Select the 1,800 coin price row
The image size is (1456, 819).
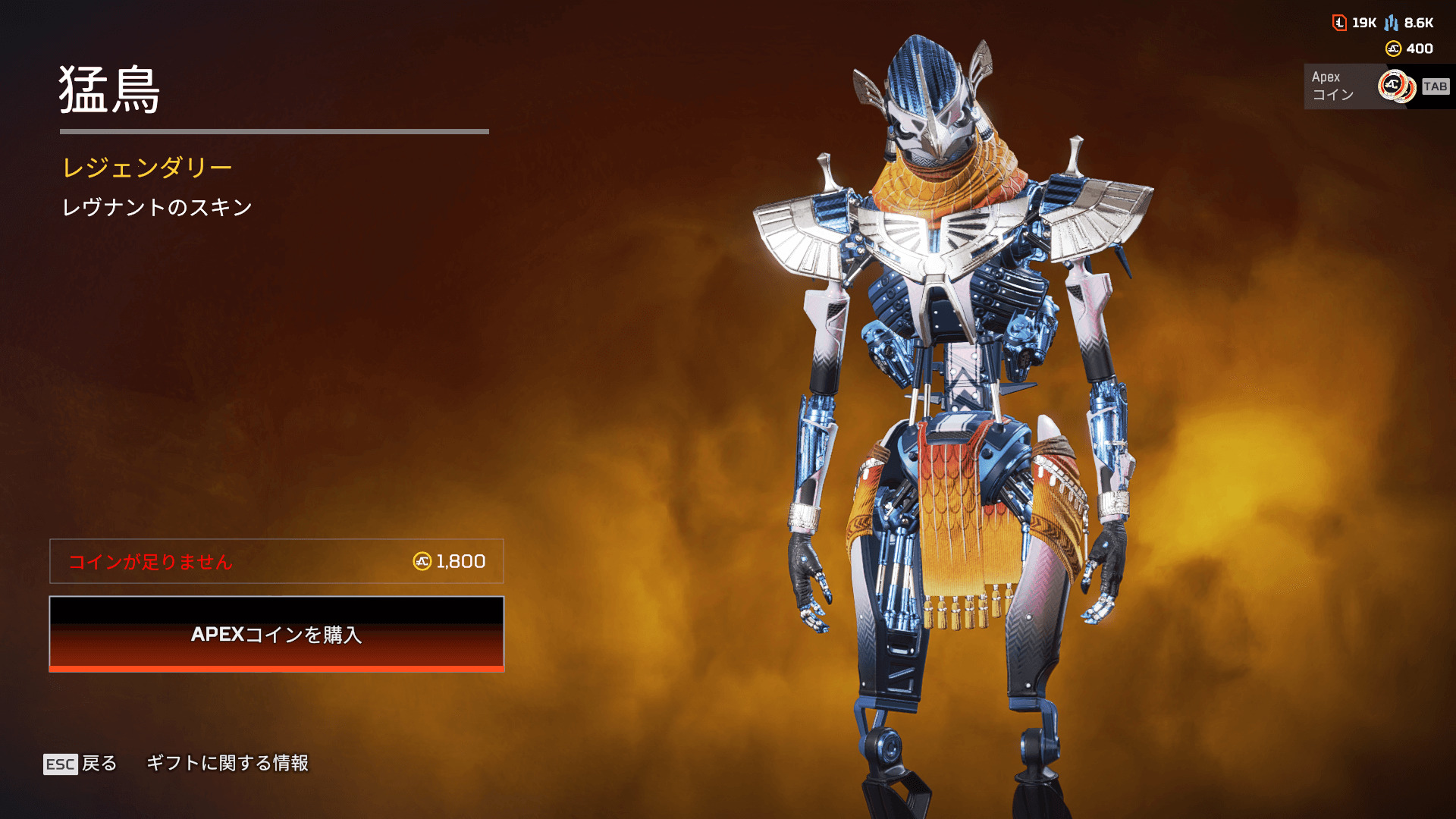pos(277,561)
